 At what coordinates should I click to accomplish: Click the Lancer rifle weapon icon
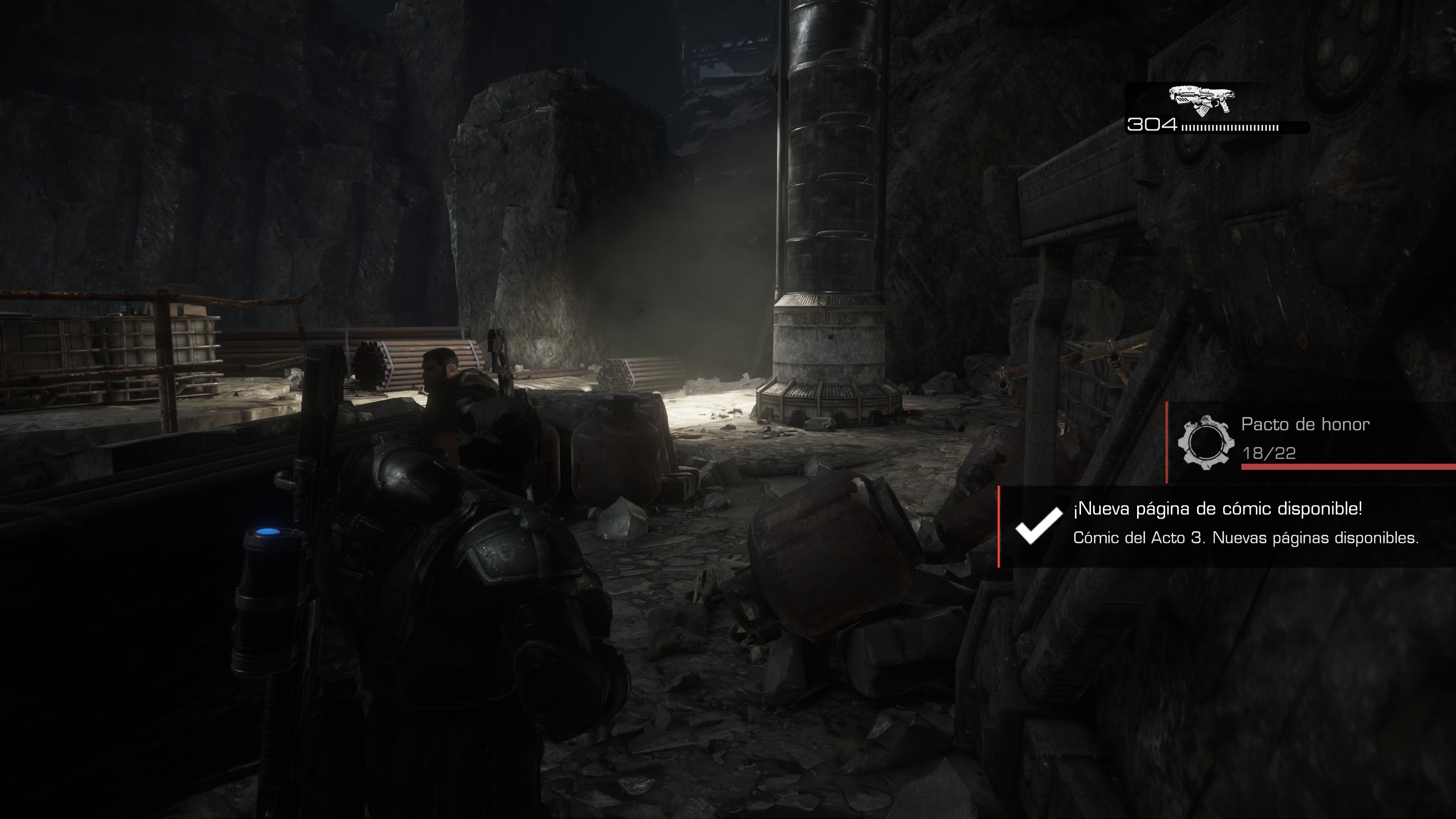1201,102
